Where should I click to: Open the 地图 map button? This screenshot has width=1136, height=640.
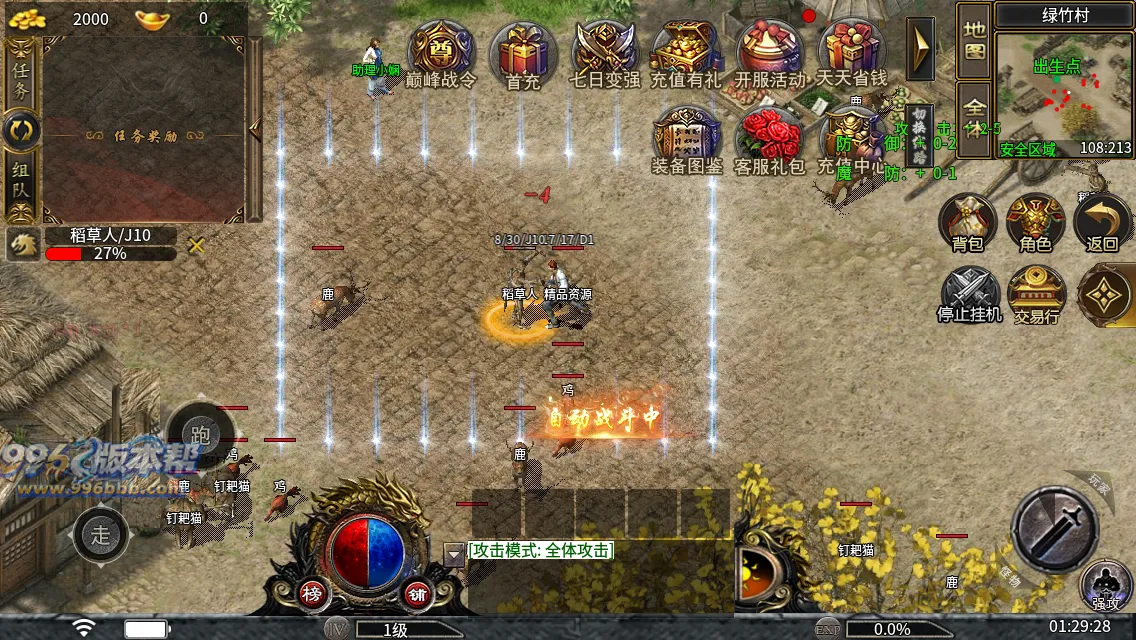coord(974,40)
